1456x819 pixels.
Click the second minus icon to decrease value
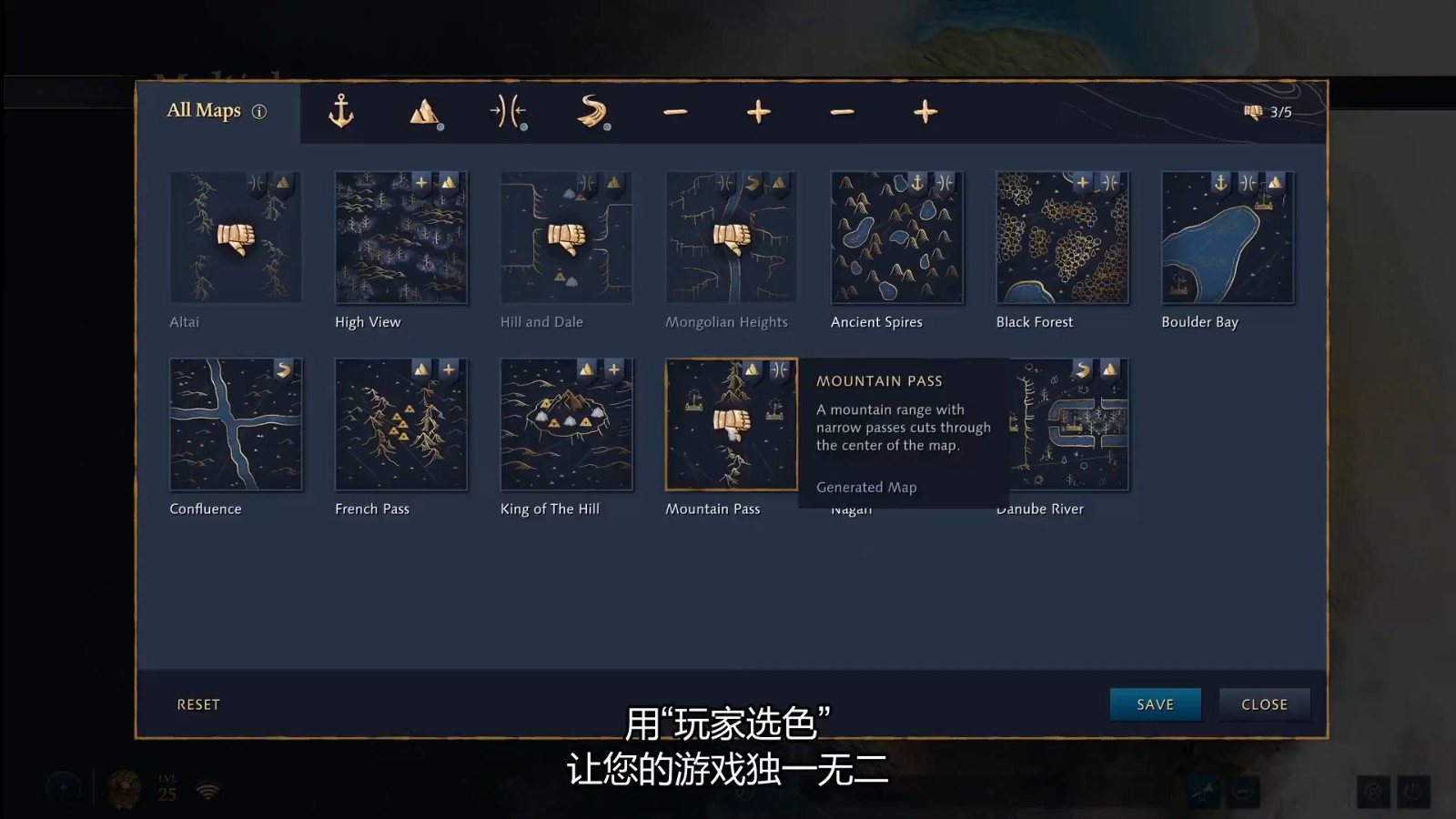(x=841, y=111)
